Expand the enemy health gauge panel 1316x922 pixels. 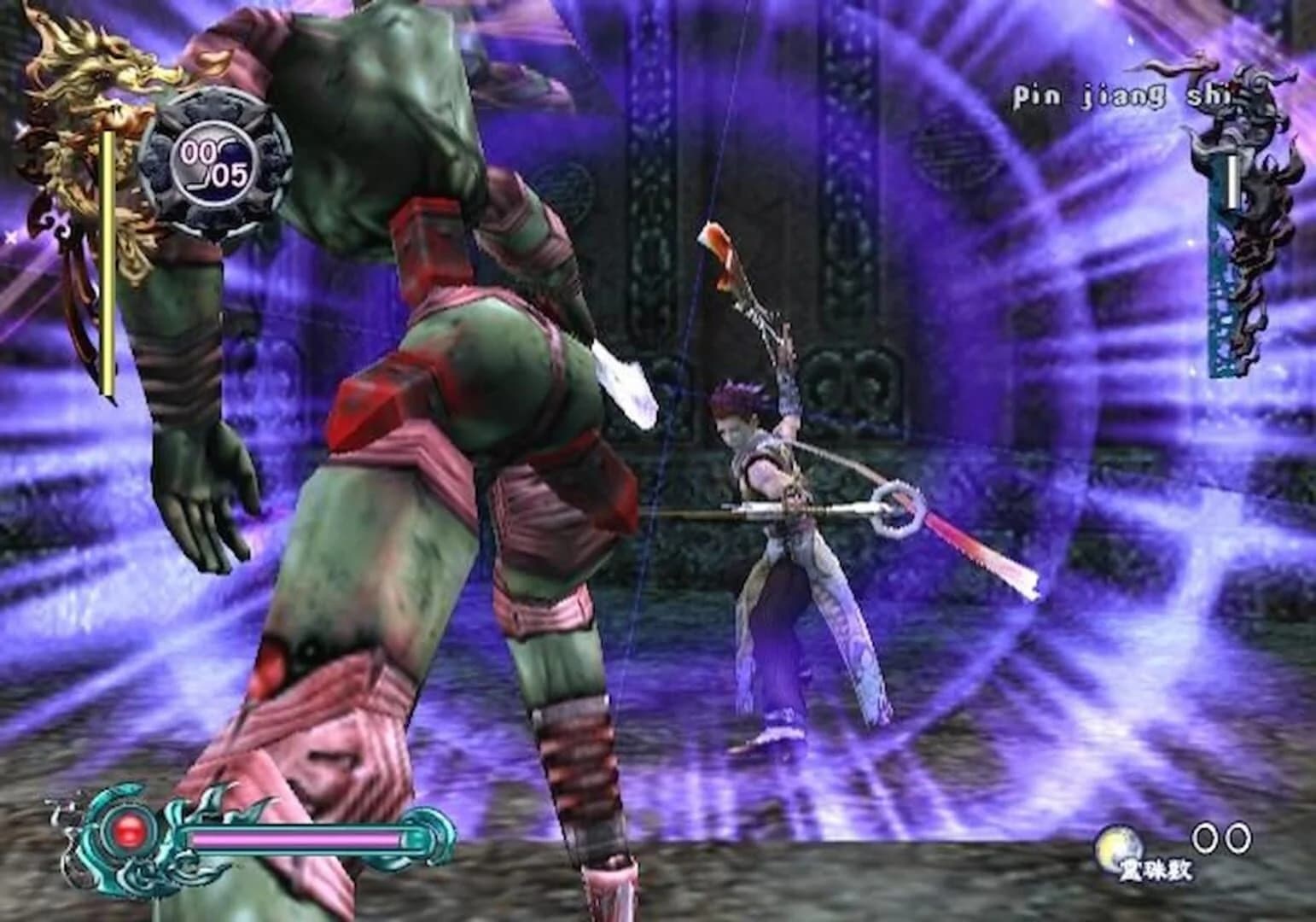(1233, 256)
